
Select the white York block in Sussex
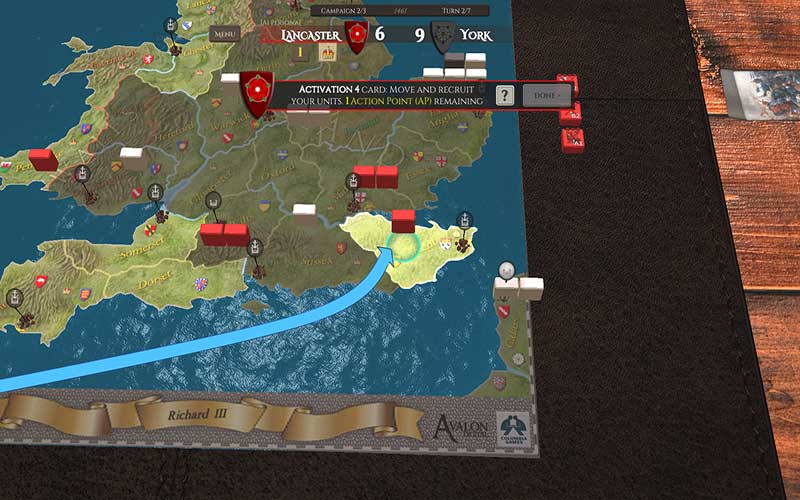click(x=304, y=212)
